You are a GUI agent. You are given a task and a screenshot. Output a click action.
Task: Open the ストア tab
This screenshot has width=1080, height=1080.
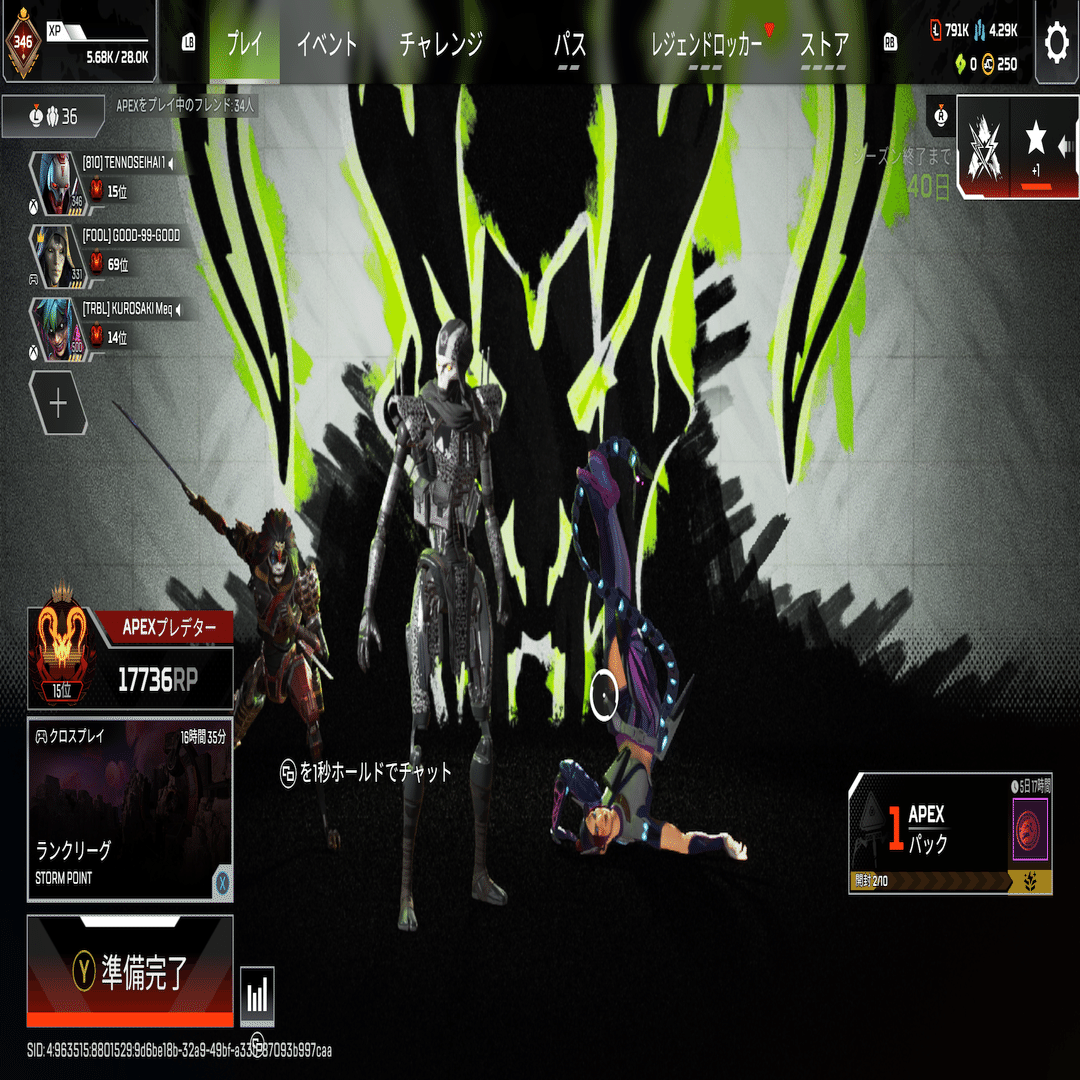pyautogui.click(x=824, y=45)
